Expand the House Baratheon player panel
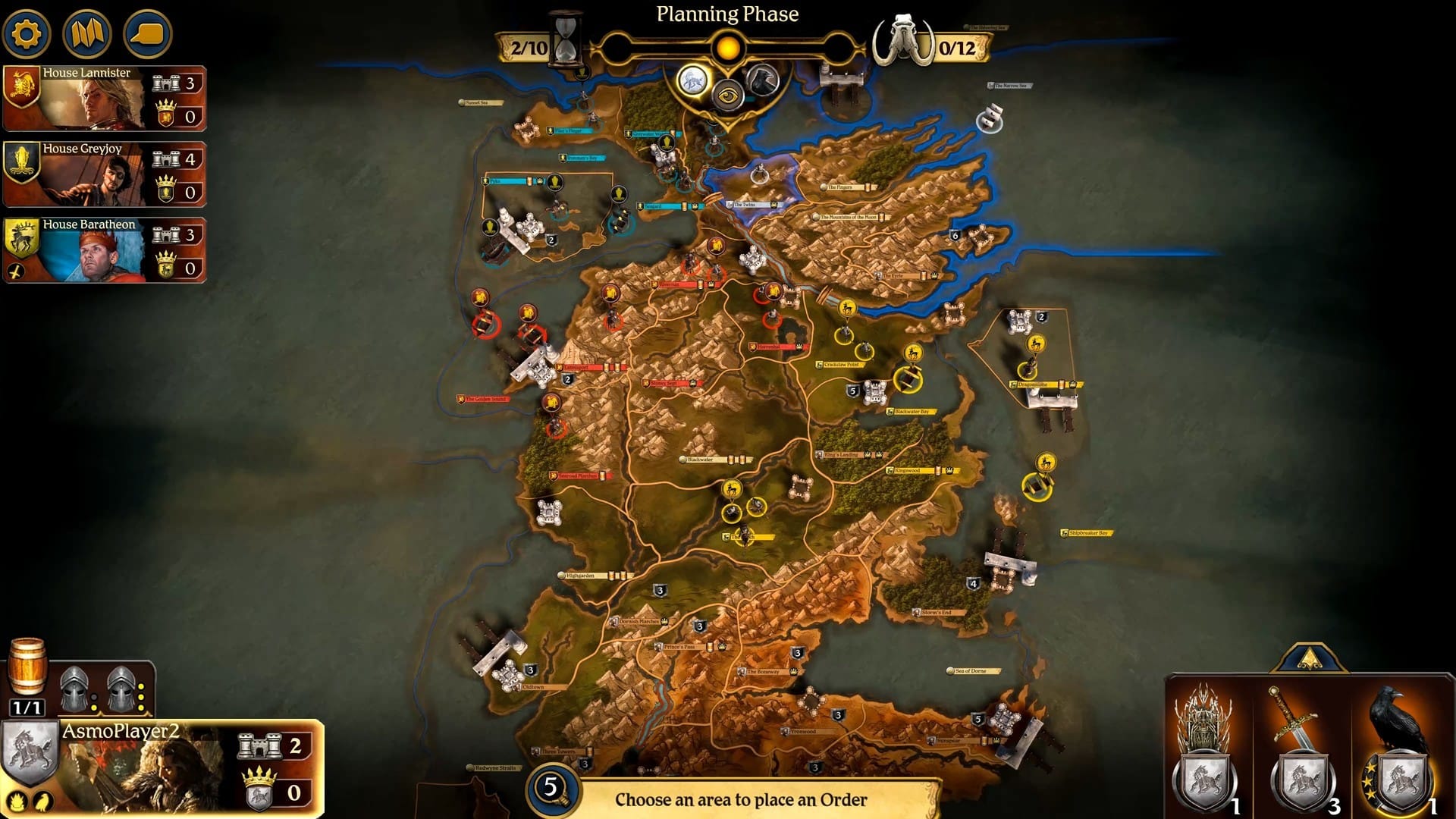The height and width of the screenshot is (819, 1456). (105, 249)
